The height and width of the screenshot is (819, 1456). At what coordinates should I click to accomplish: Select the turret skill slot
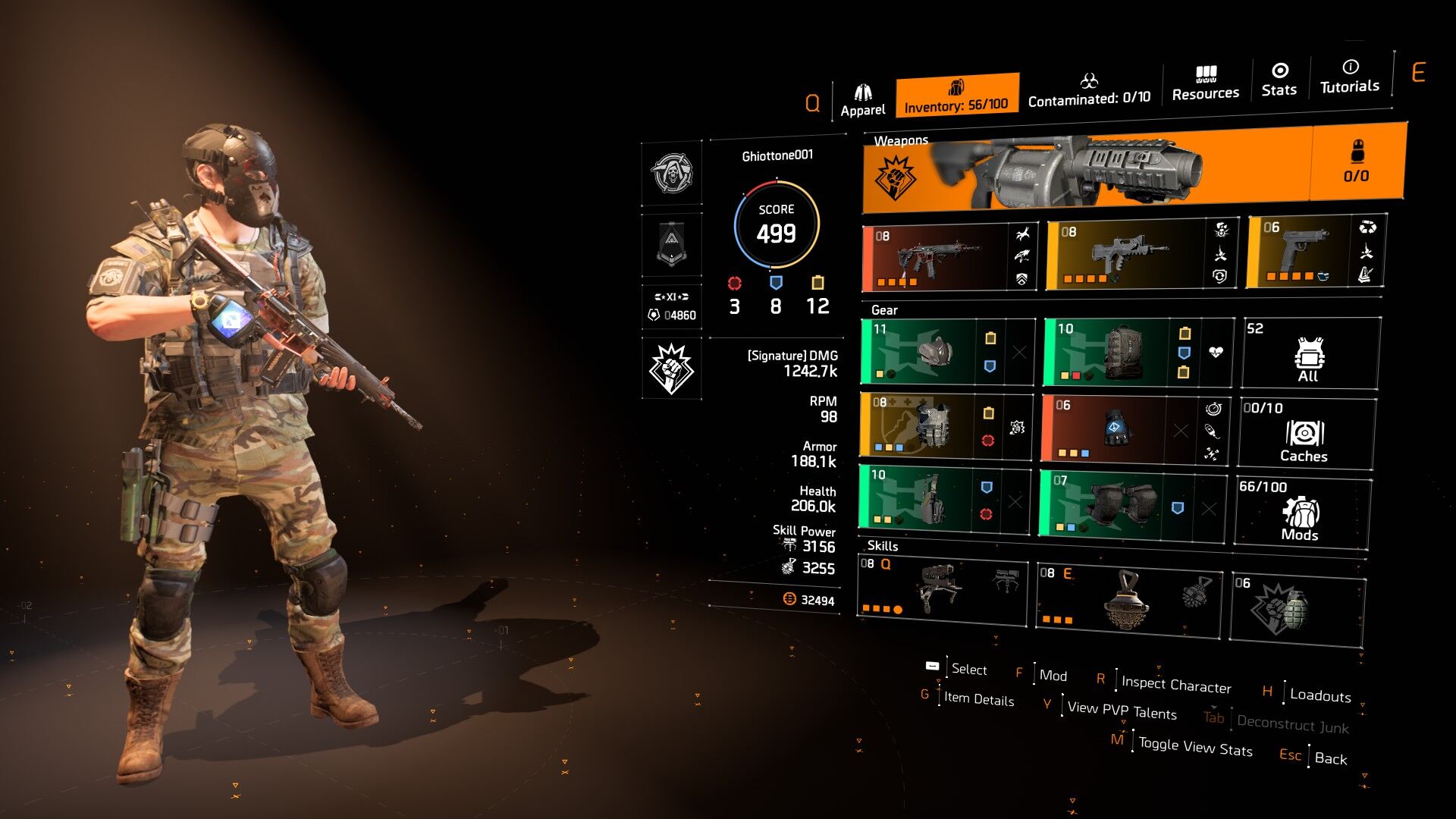[942, 590]
